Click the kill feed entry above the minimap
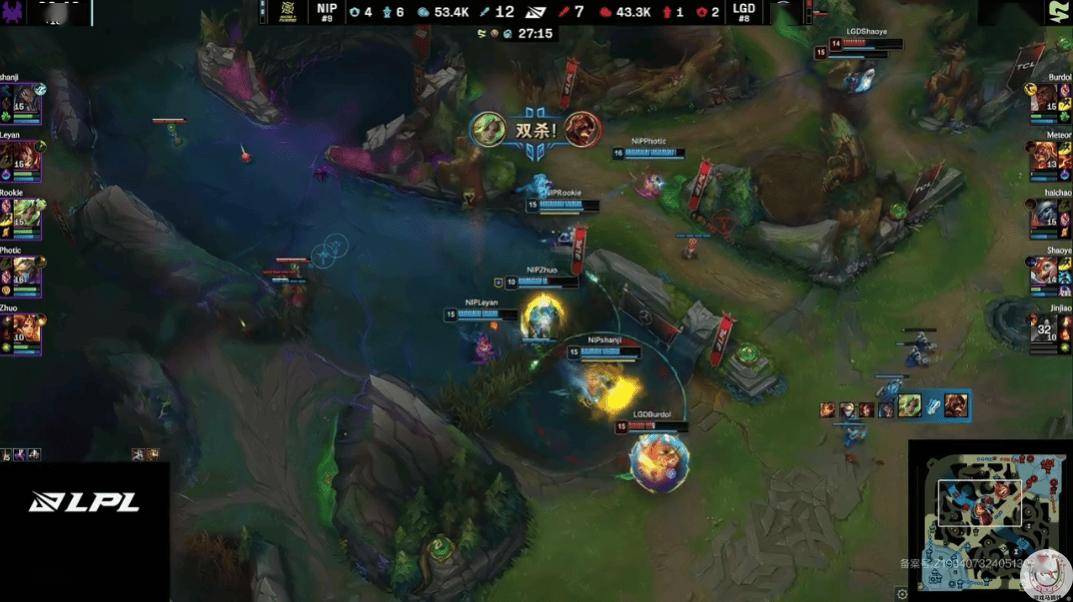 tap(894, 405)
